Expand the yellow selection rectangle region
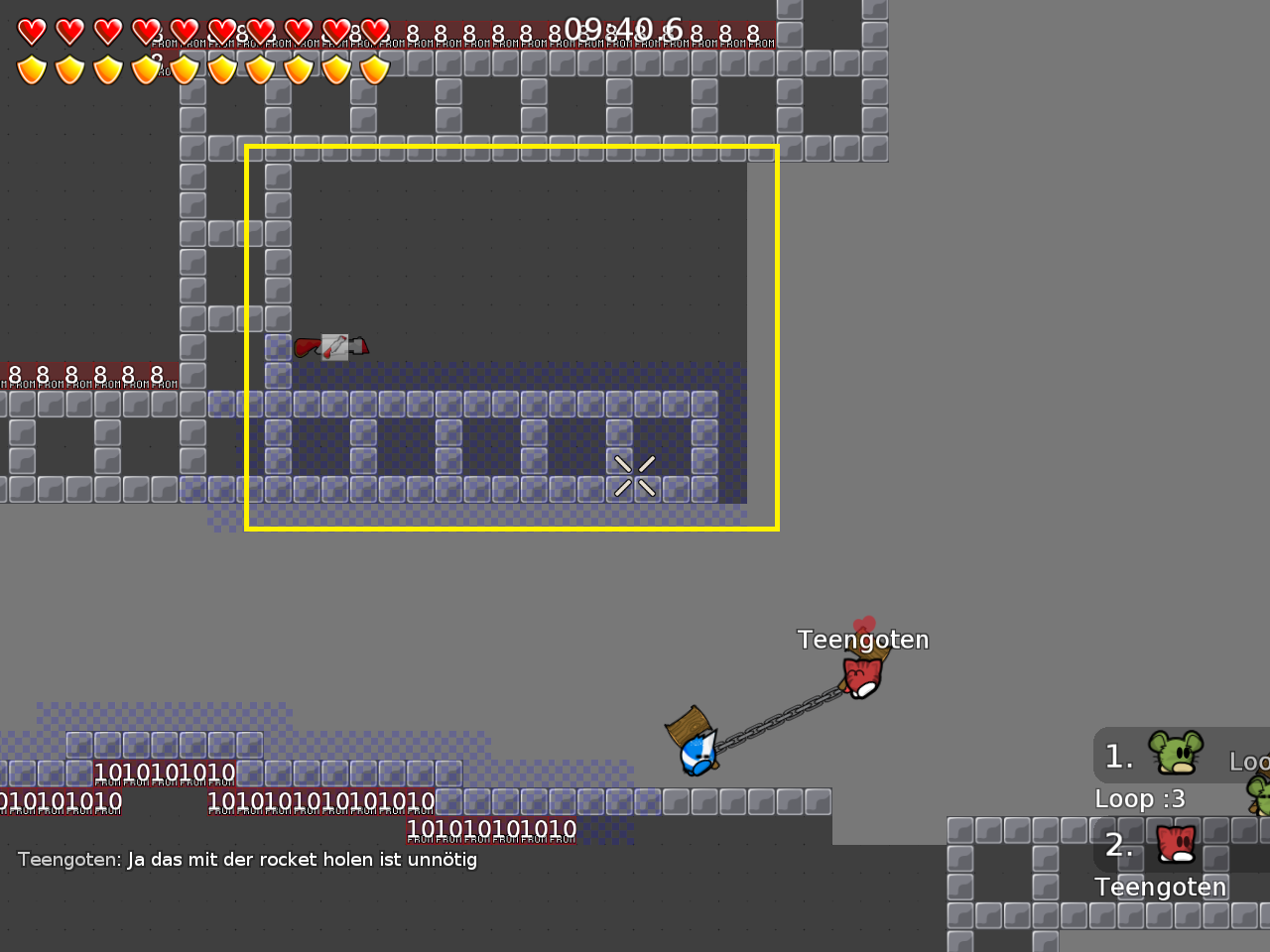Screen dimensions: 1270x952 (x=511, y=337)
